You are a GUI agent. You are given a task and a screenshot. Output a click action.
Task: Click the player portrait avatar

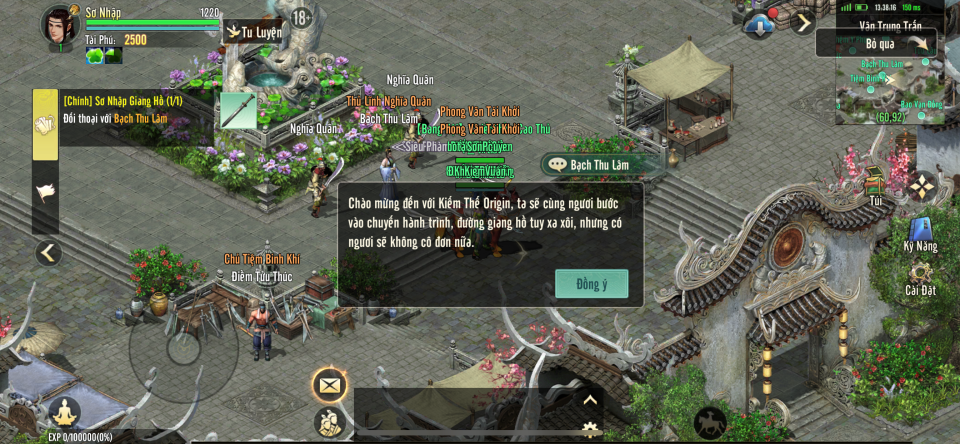click(60, 26)
